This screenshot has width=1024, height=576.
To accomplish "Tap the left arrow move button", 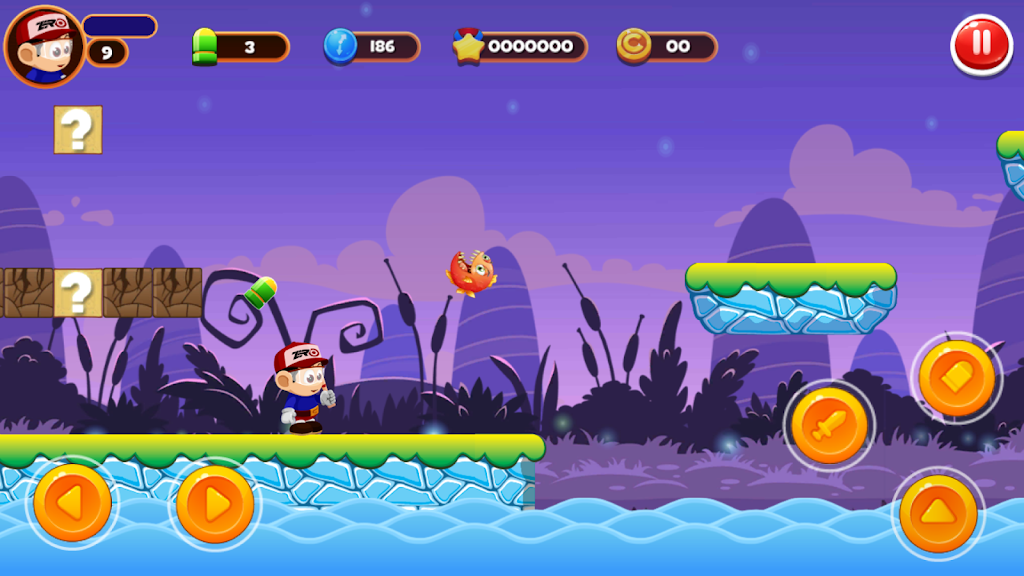I will [x=72, y=503].
